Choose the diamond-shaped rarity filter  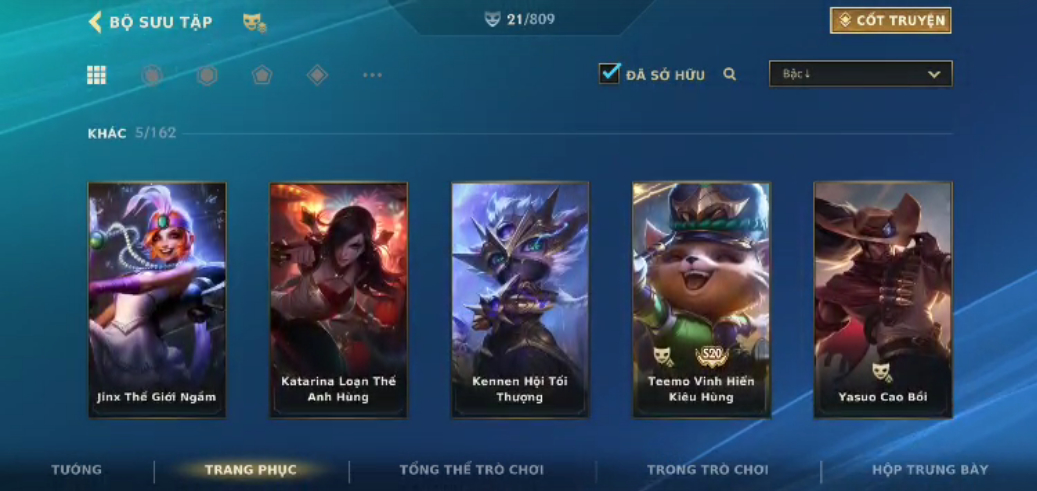(317, 75)
